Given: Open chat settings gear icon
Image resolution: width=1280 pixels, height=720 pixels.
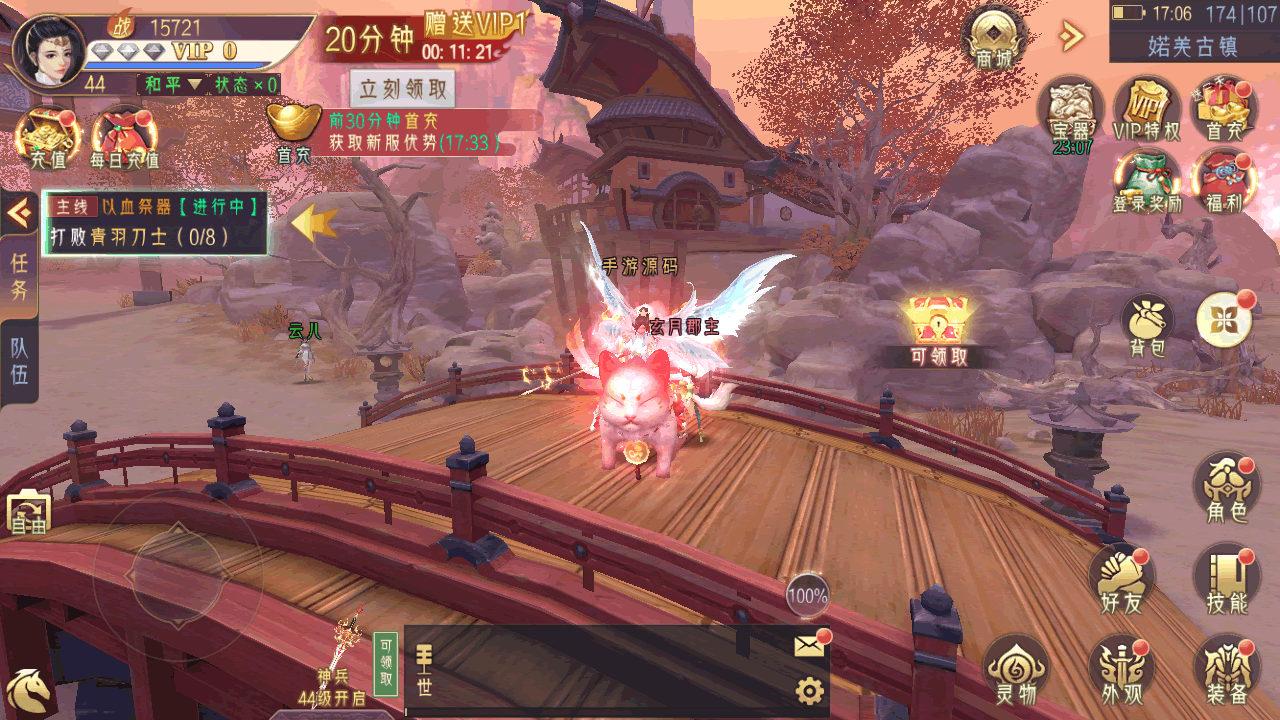Looking at the screenshot, I should click(809, 690).
